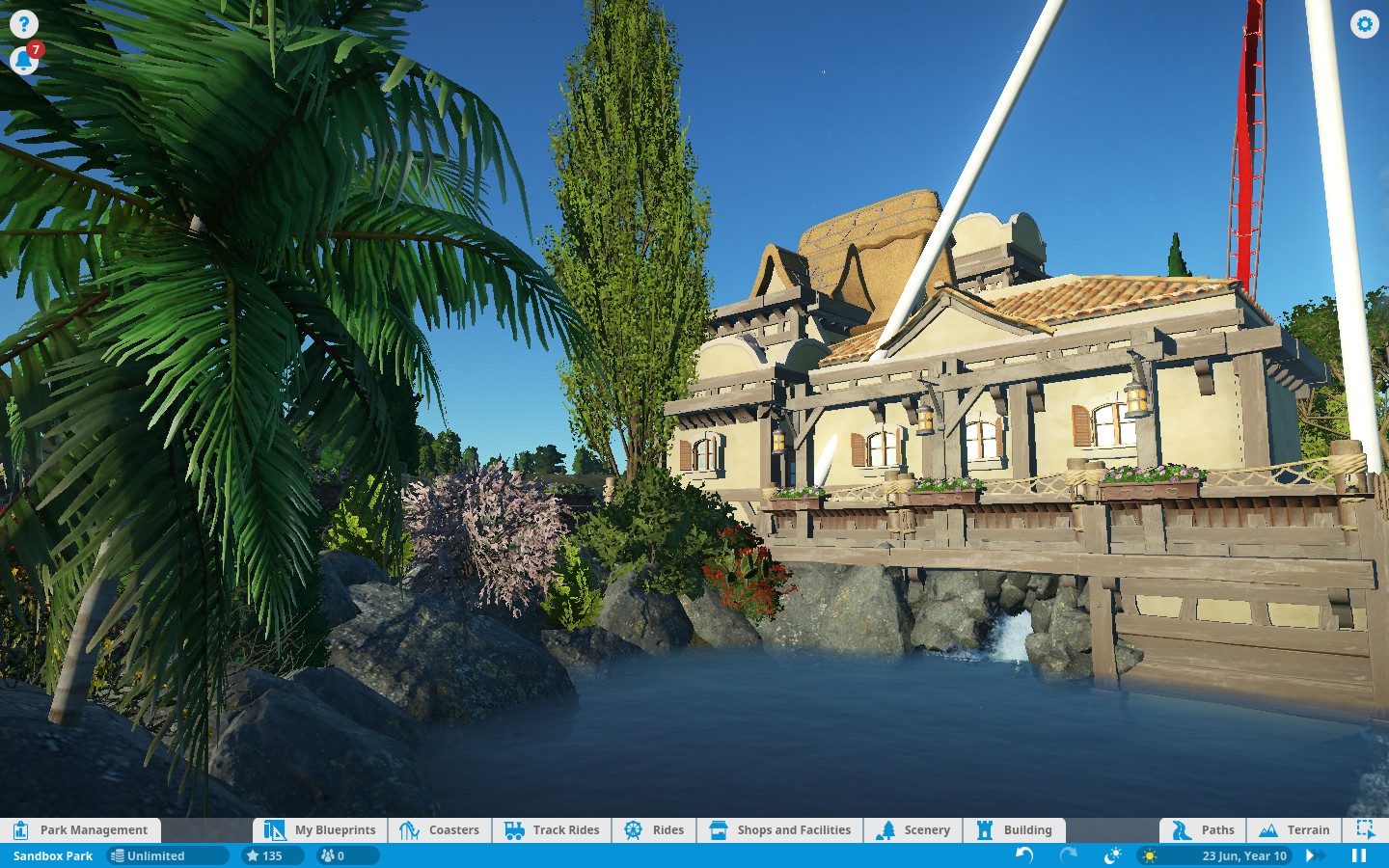1389x868 pixels.
Task: Open the help question mark menu
Action: (23, 24)
